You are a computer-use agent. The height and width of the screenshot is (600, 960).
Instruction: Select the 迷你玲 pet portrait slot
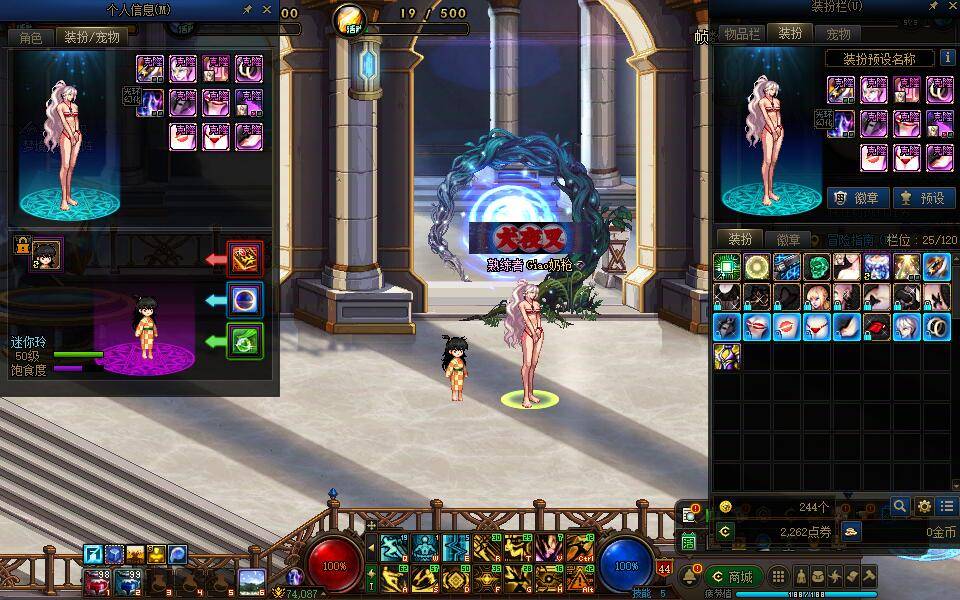pyautogui.click(x=47, y=254)
